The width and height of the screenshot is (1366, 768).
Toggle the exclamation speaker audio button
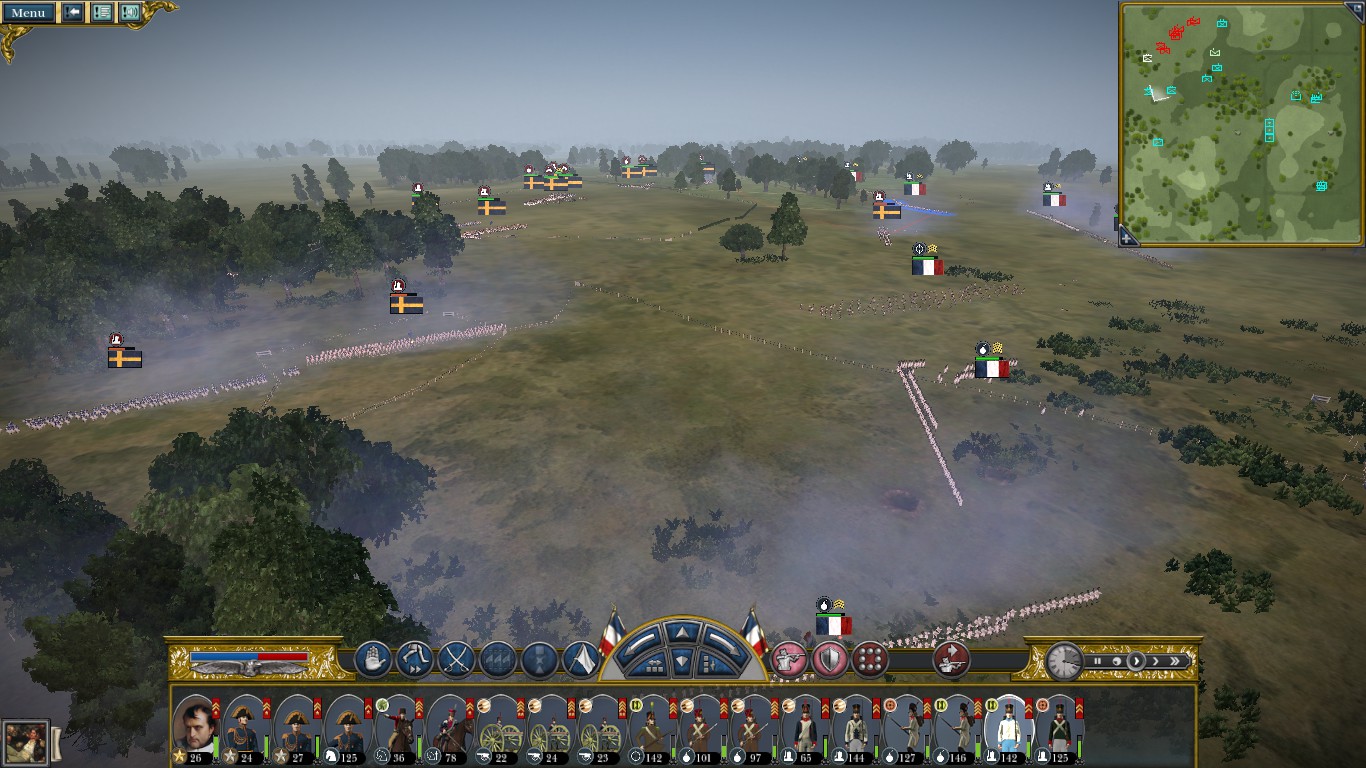[130, 13]
